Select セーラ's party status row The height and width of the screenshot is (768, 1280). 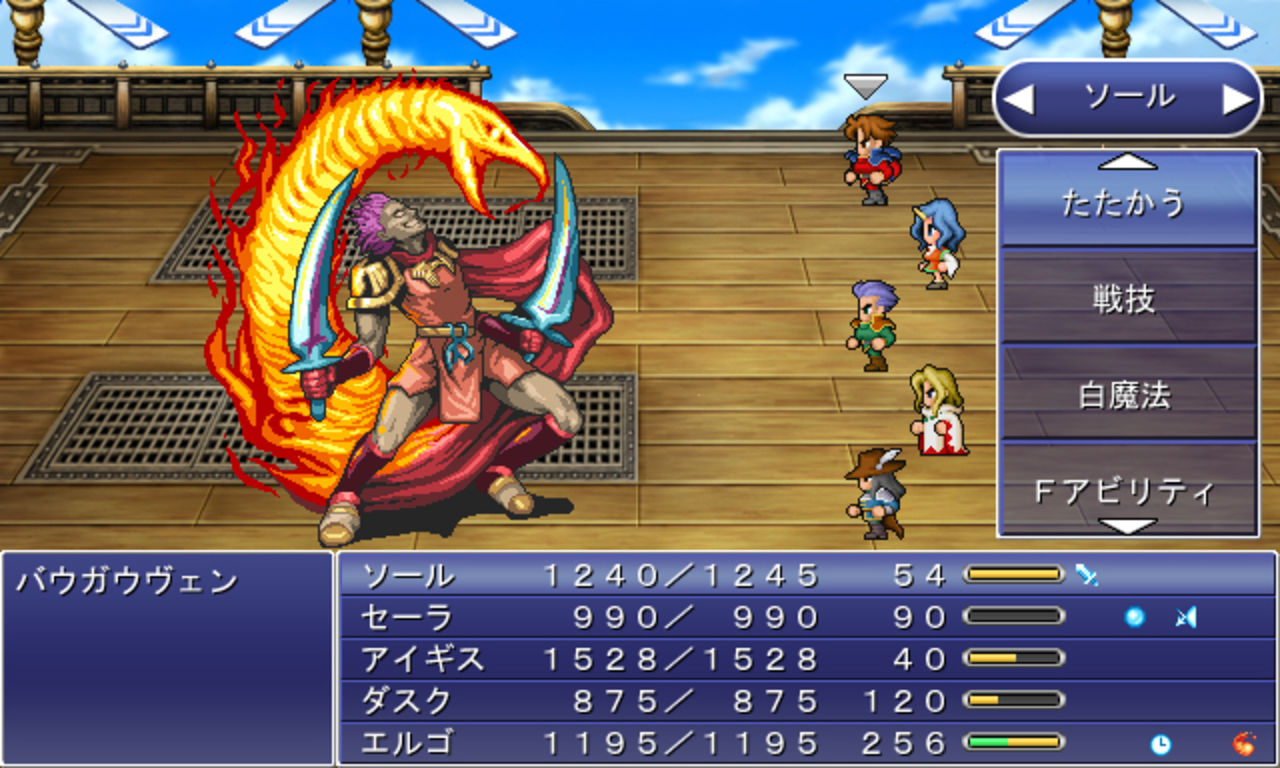click(806, 617)
